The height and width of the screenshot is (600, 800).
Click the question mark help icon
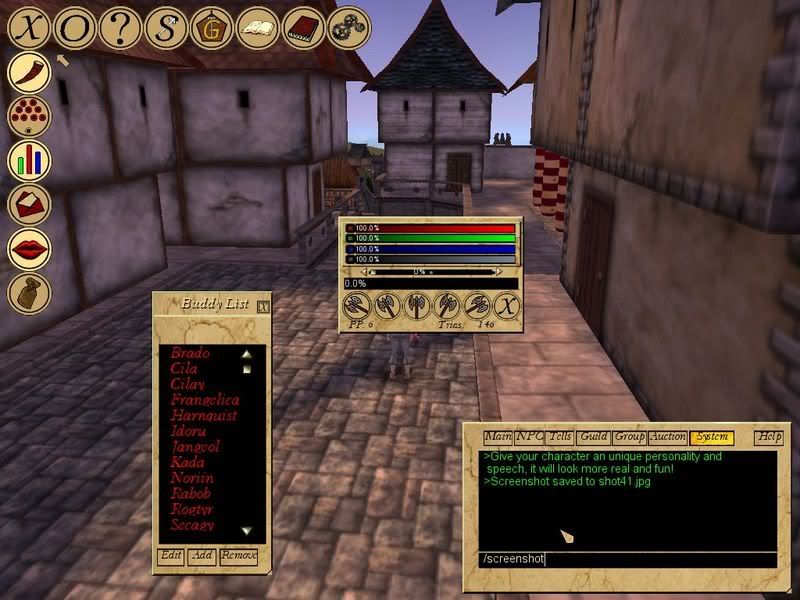tap(121, 27)
